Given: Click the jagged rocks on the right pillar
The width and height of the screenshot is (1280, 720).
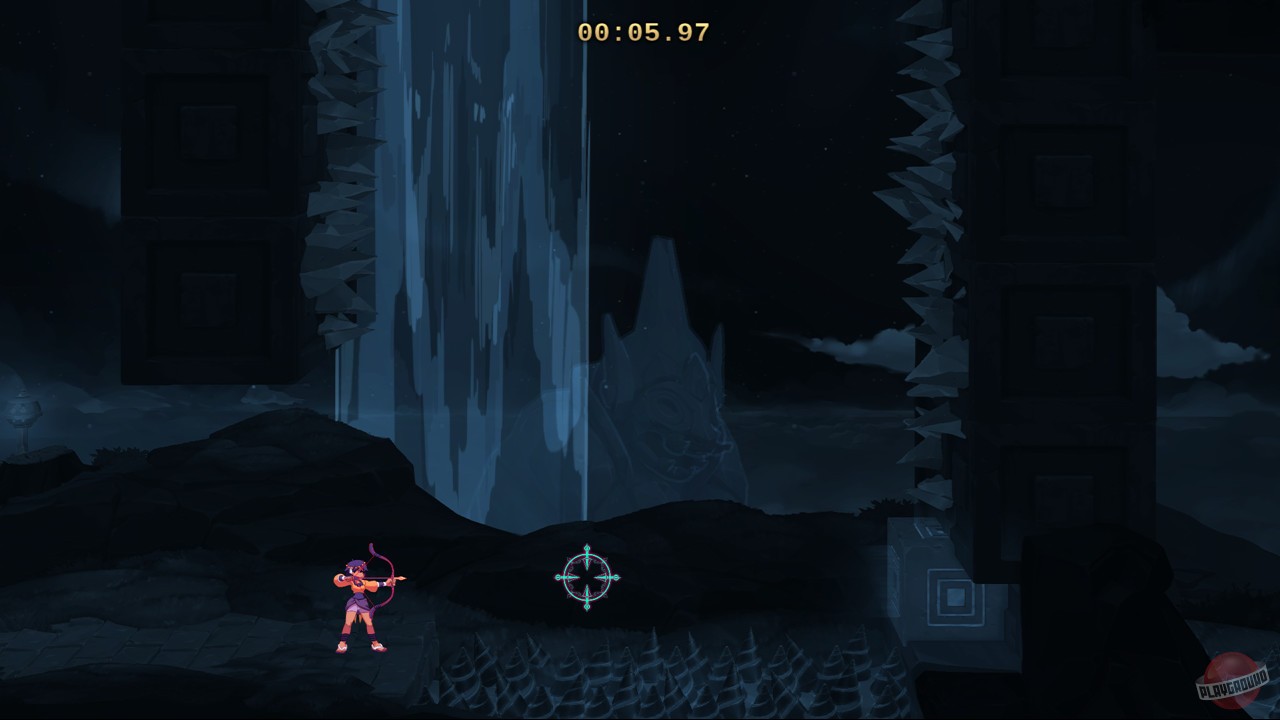Looking at the screenshot, I should 930,250.
